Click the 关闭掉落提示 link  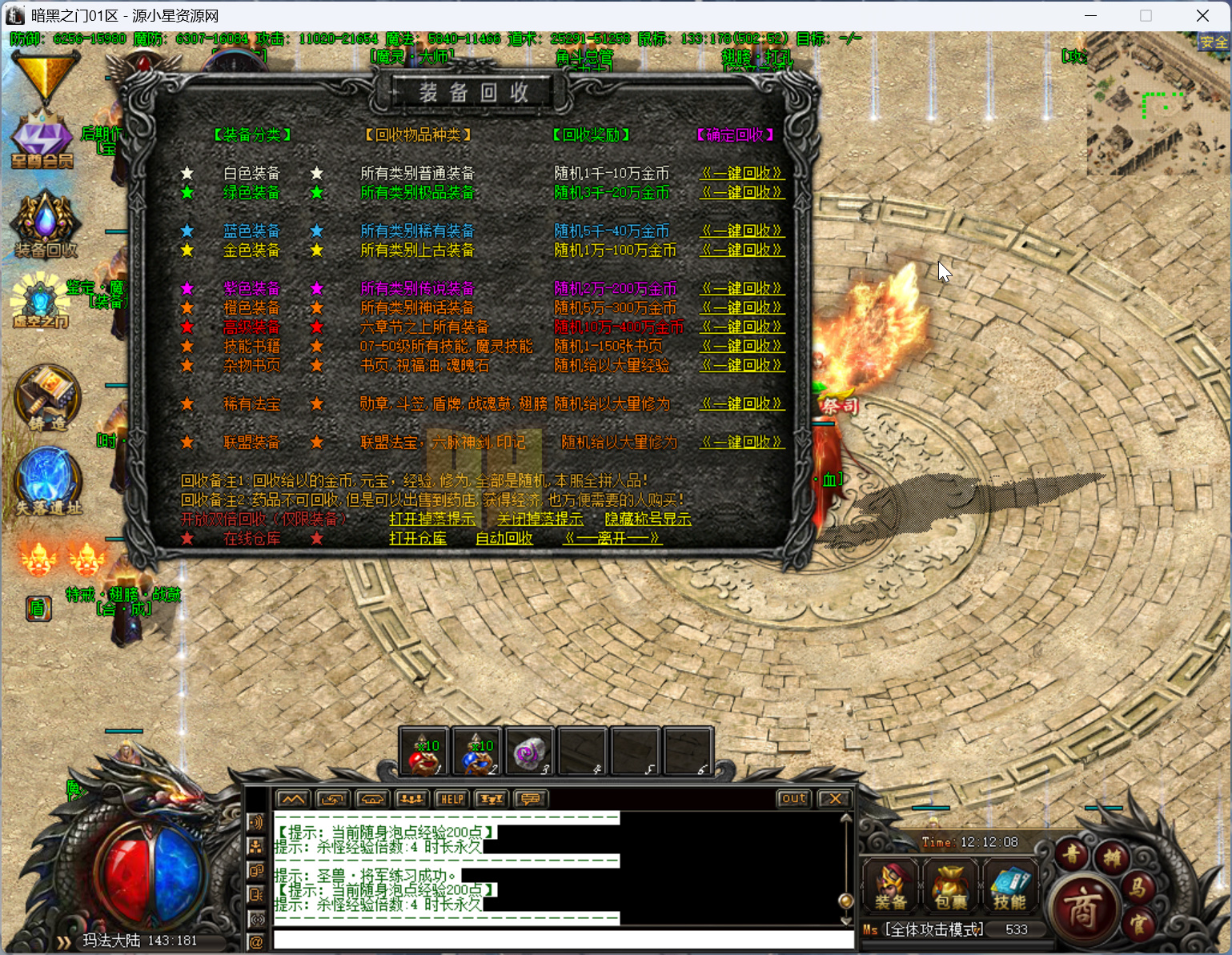(540, 519)
